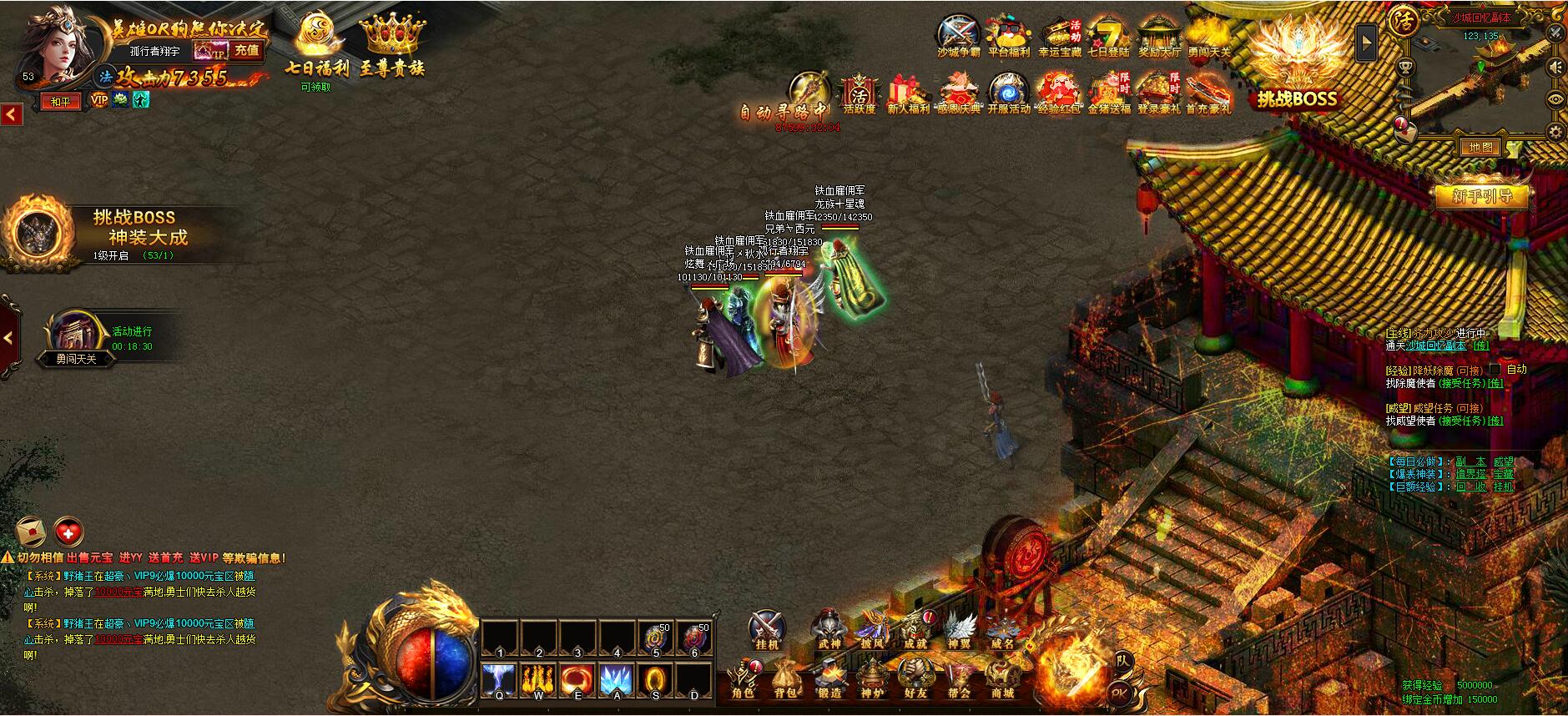The width and height of the screenshot is (1568, 716).
Task: Open the 至尊贵族 crown icon
Action: [x=392, y=46]
